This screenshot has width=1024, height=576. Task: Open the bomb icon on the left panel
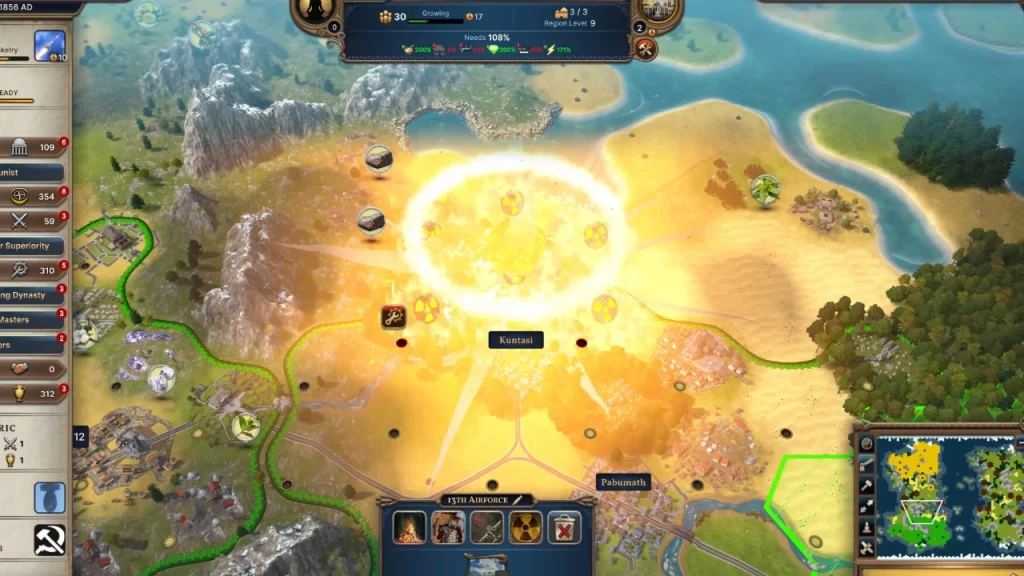click(x=49, y=495)
